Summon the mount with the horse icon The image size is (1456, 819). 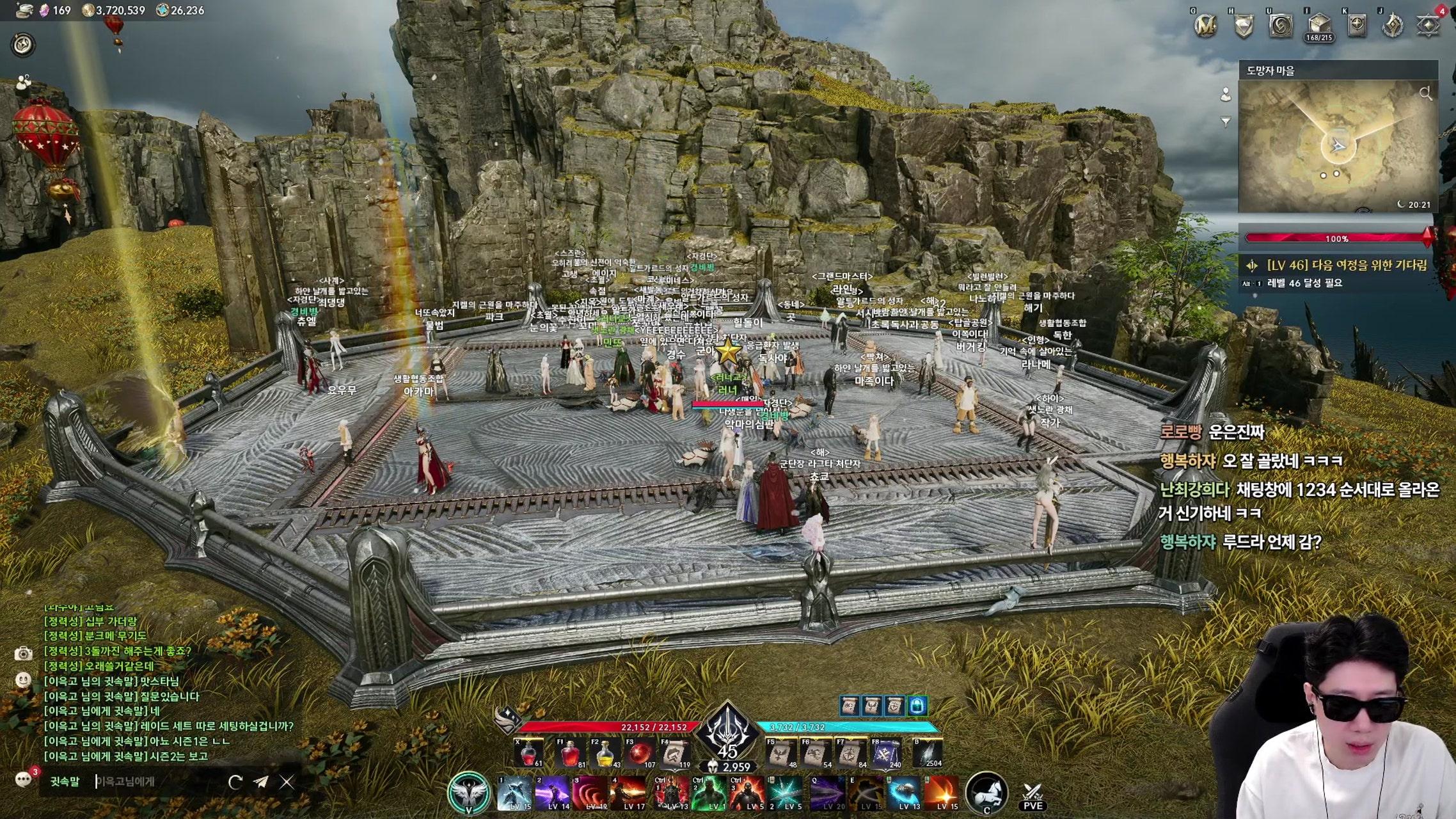click(987, 793)
